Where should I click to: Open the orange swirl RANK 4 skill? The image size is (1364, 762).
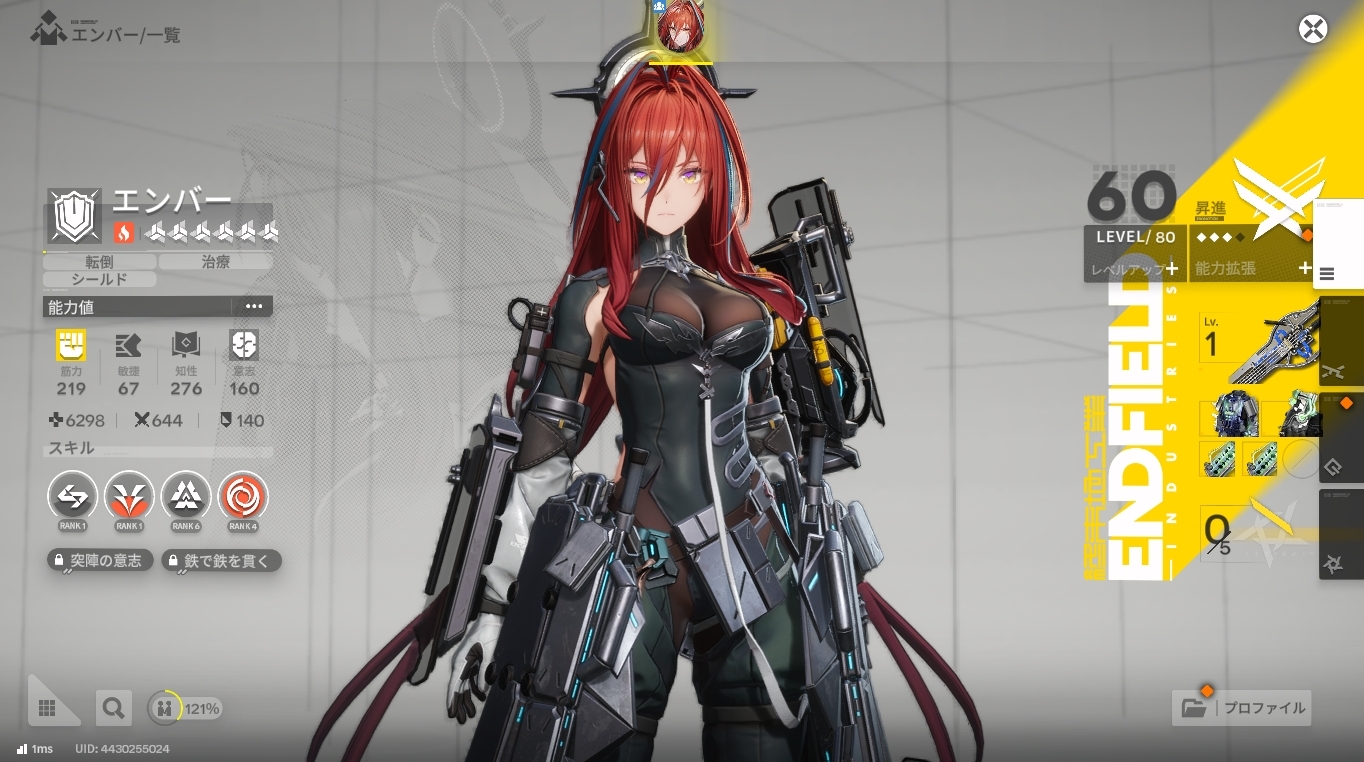pos(243,495)
